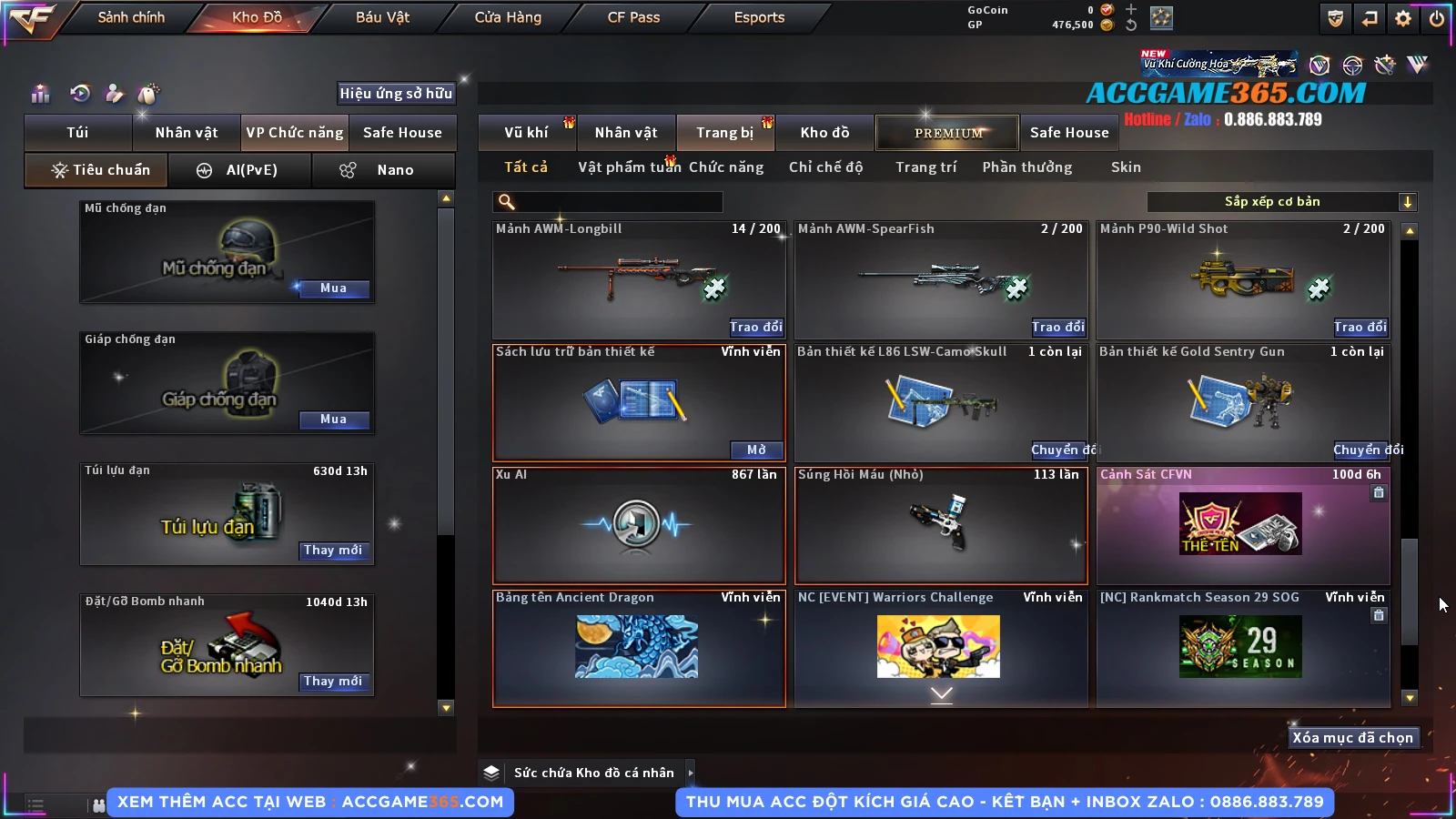Open the Esports menu

[759, 17]
